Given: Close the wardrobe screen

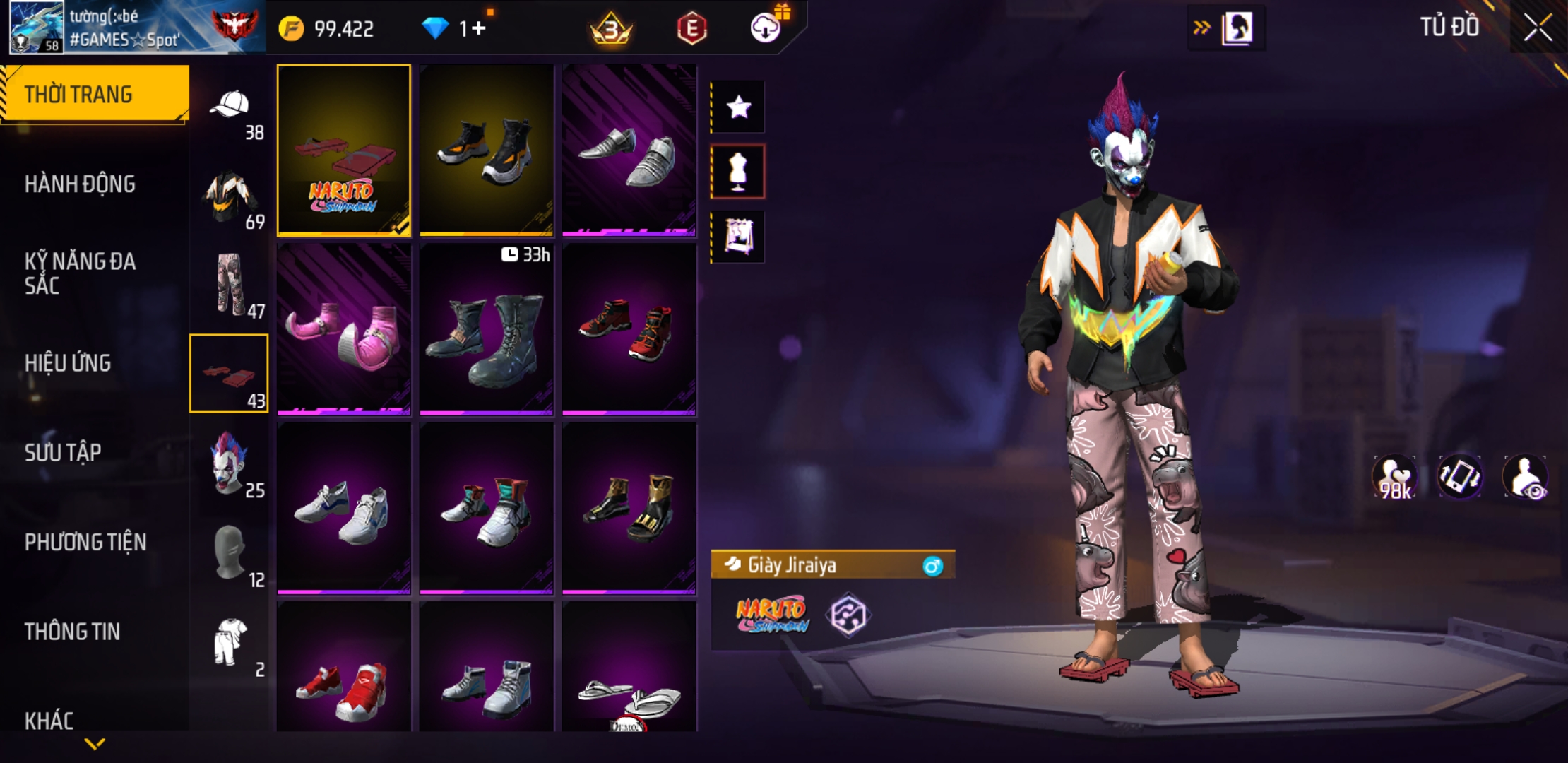Looking at the screenshot, I should (x=1538, y=28).
